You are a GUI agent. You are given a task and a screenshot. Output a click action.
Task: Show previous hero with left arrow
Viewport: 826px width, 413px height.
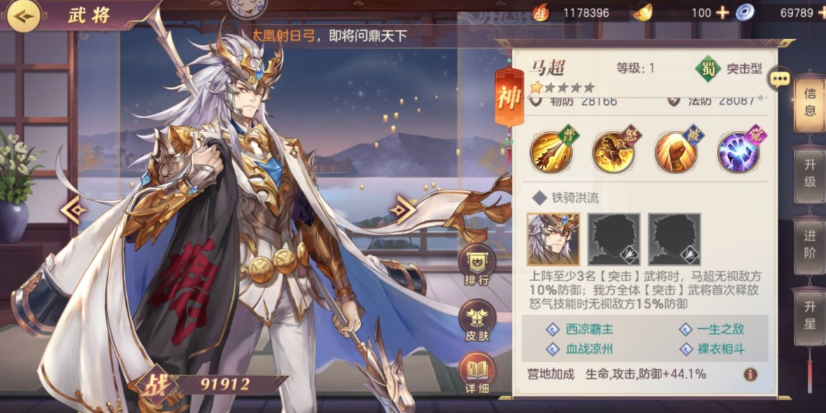tap(73, 210)
